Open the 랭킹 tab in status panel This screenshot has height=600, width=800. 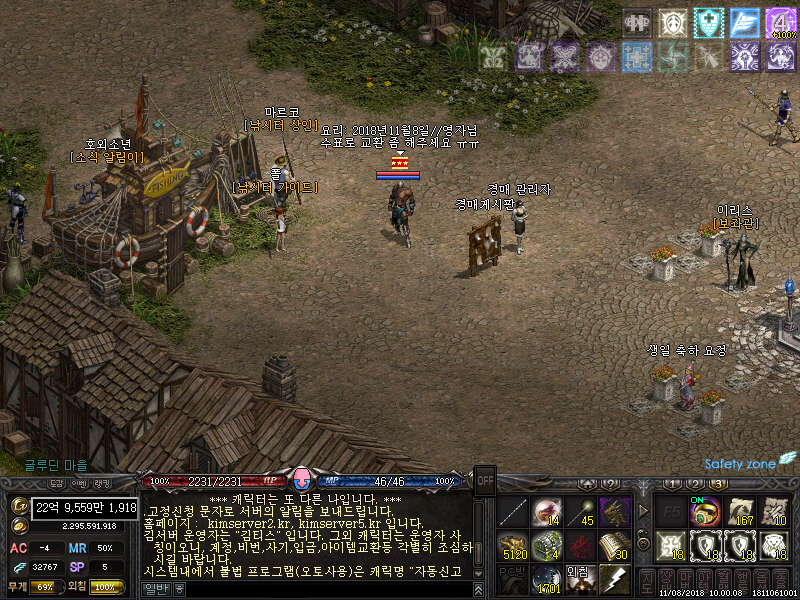tap(103, 483)
